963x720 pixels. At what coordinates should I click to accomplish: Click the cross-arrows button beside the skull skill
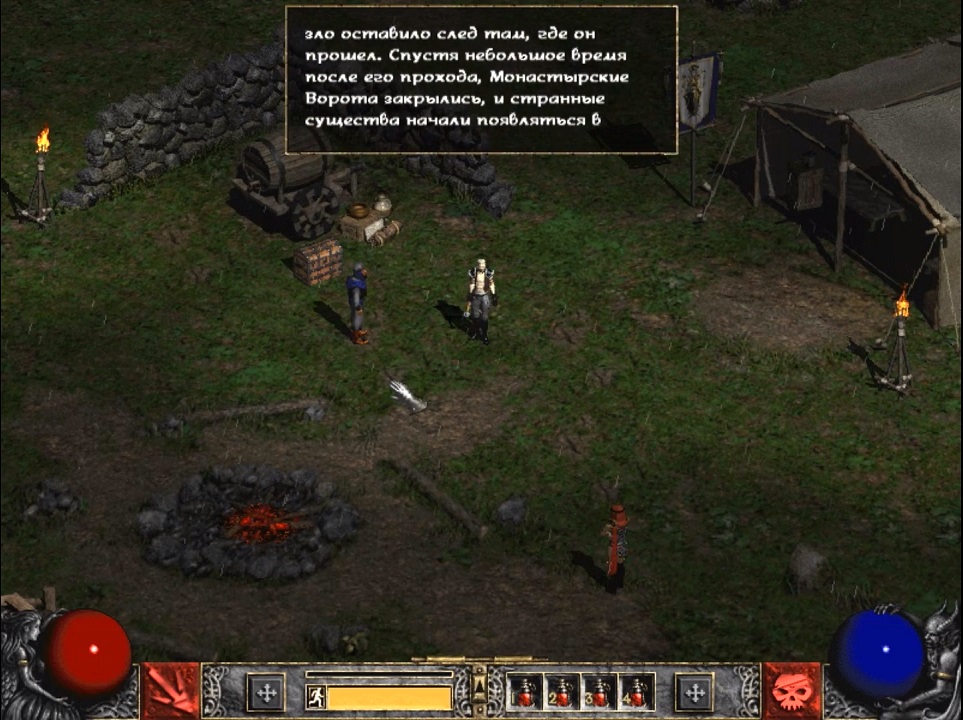point(694,692)
